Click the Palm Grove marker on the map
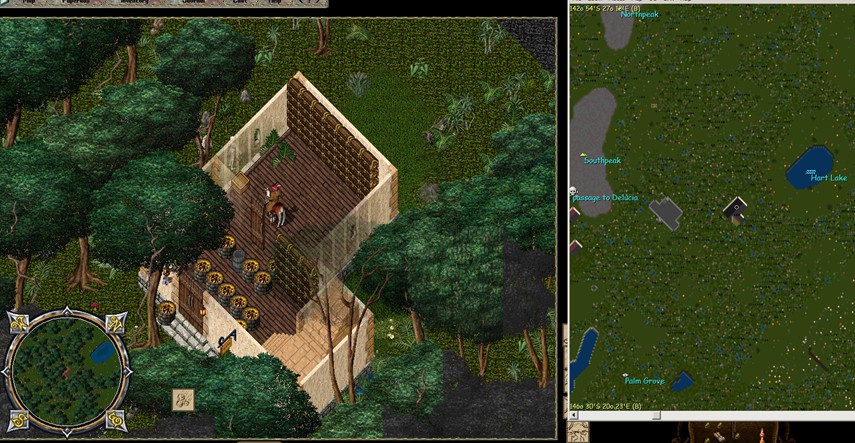Viewport: 855px width, 443px height. (644, 380)
